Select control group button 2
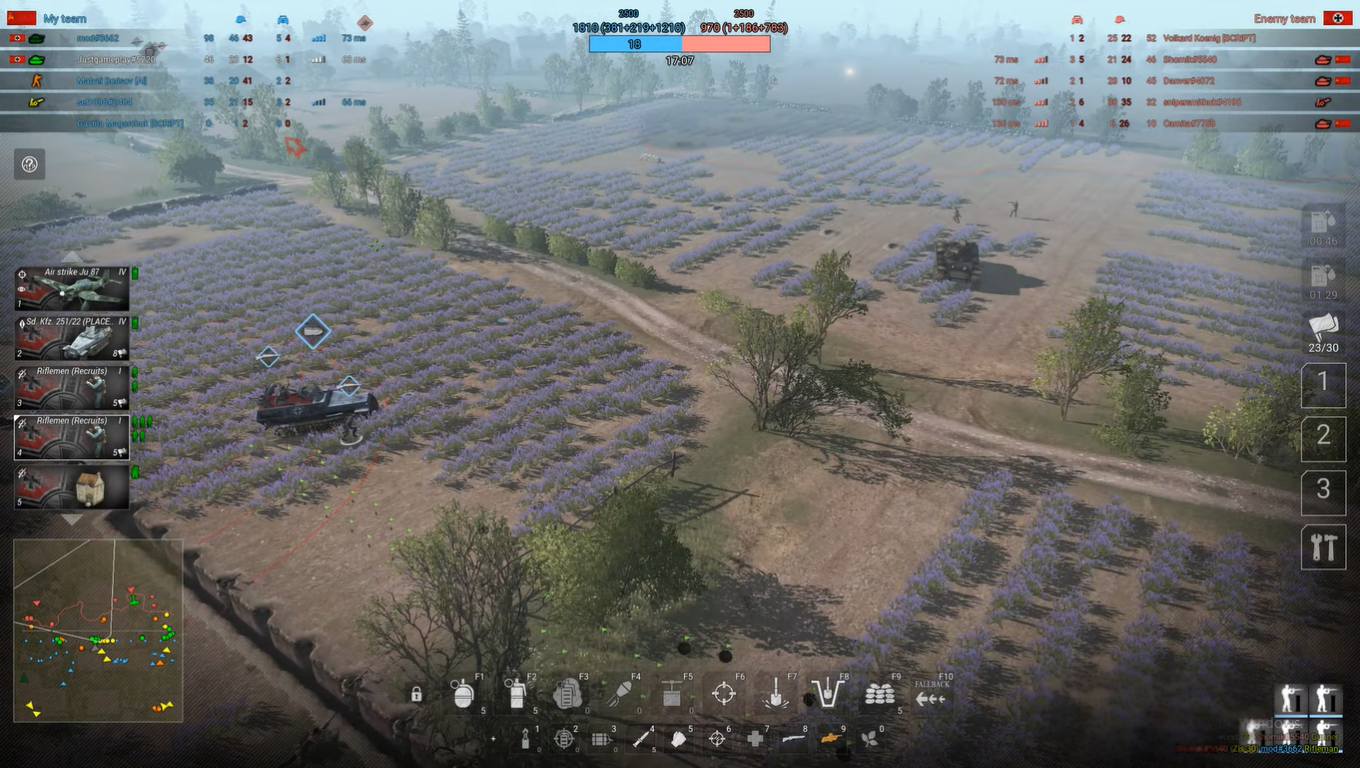Viewport: 1360px width, 768px height. (1323, 438)
